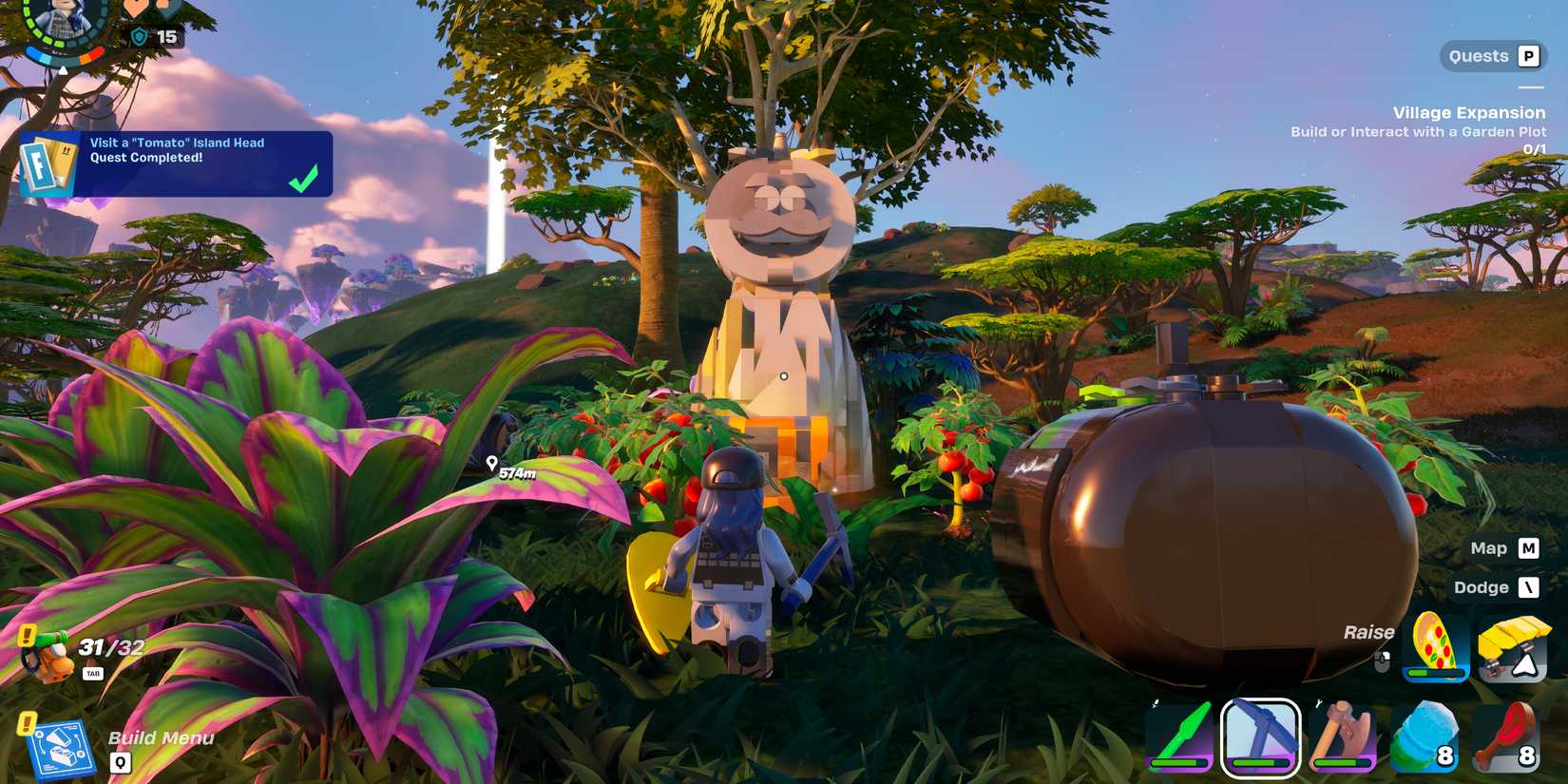The height and width of the screenshot is (784, 1568).
Task: Click the quest journal F icon
Action: (43, 164)
